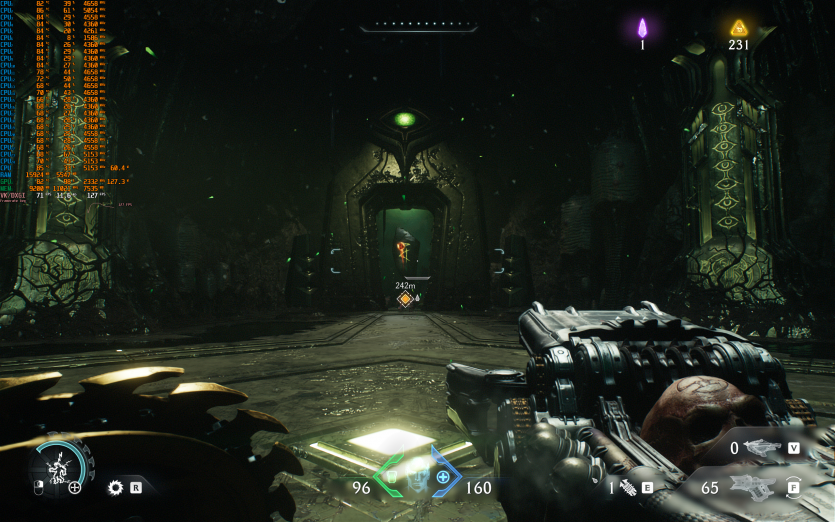Switch to the secondary weapon icon

[763, 448]
